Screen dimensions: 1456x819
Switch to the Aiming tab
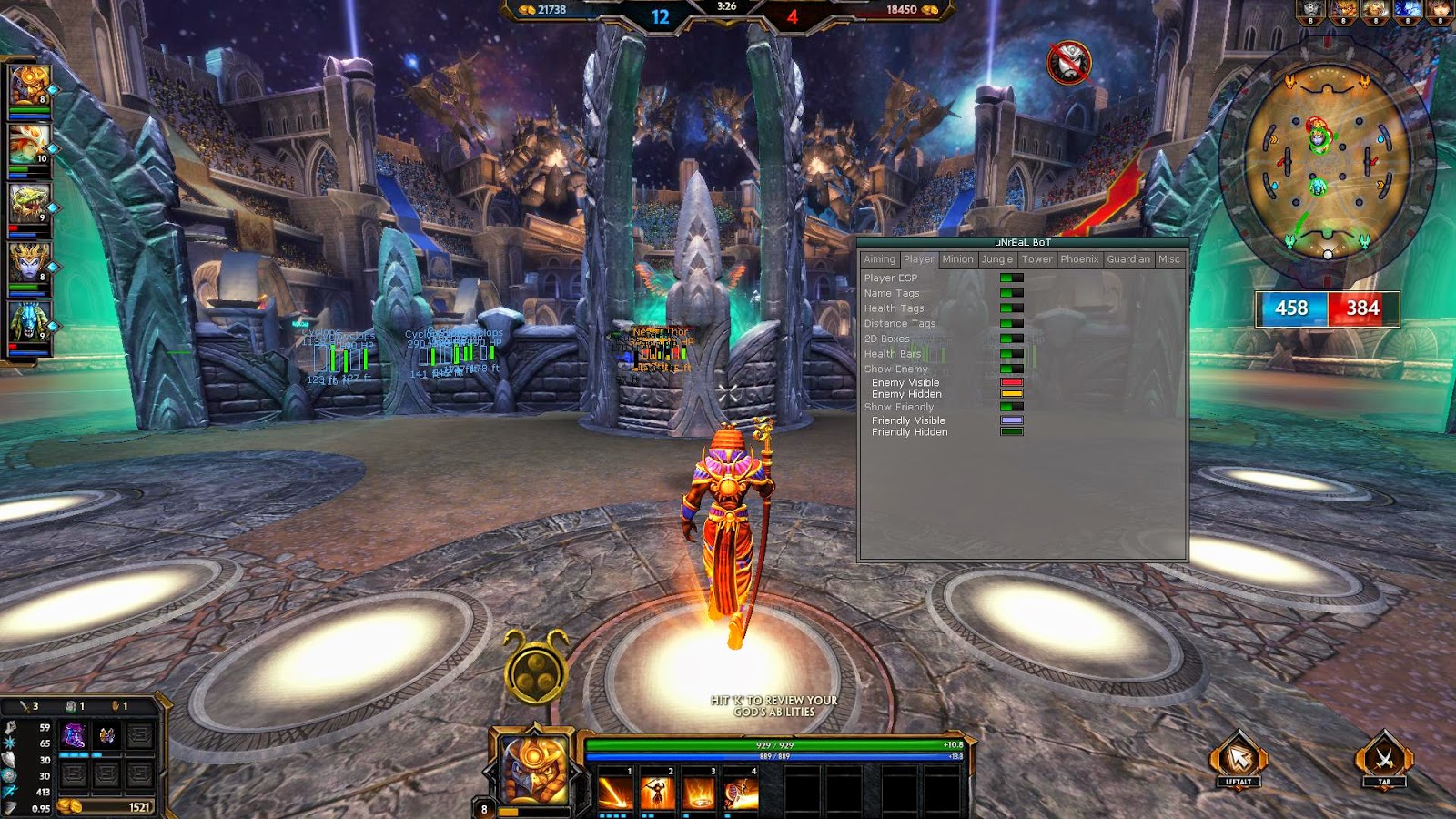pyautogui.click(x=880, y=259)
